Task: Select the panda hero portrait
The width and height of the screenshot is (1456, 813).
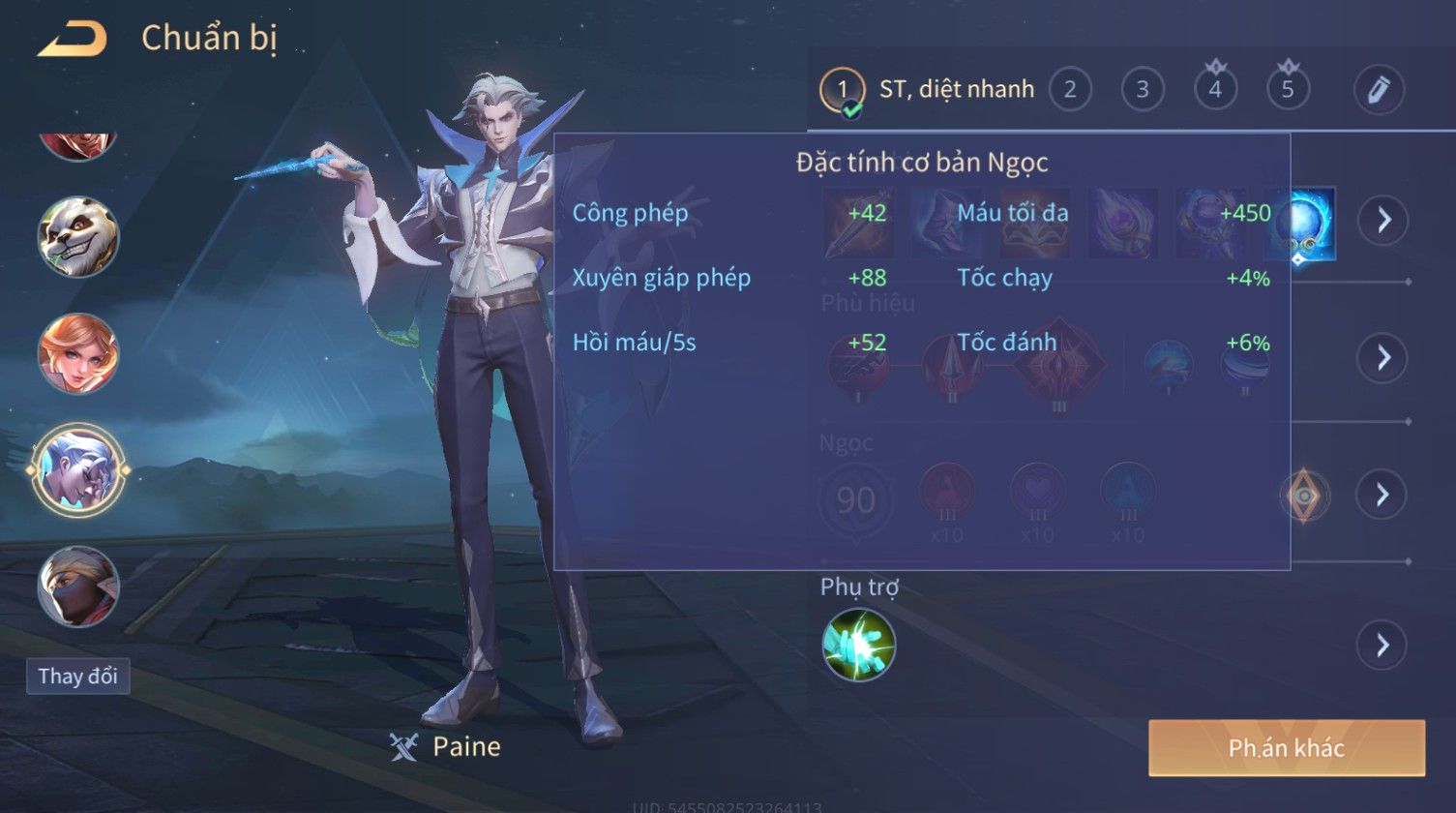Action: coord(78,237)
